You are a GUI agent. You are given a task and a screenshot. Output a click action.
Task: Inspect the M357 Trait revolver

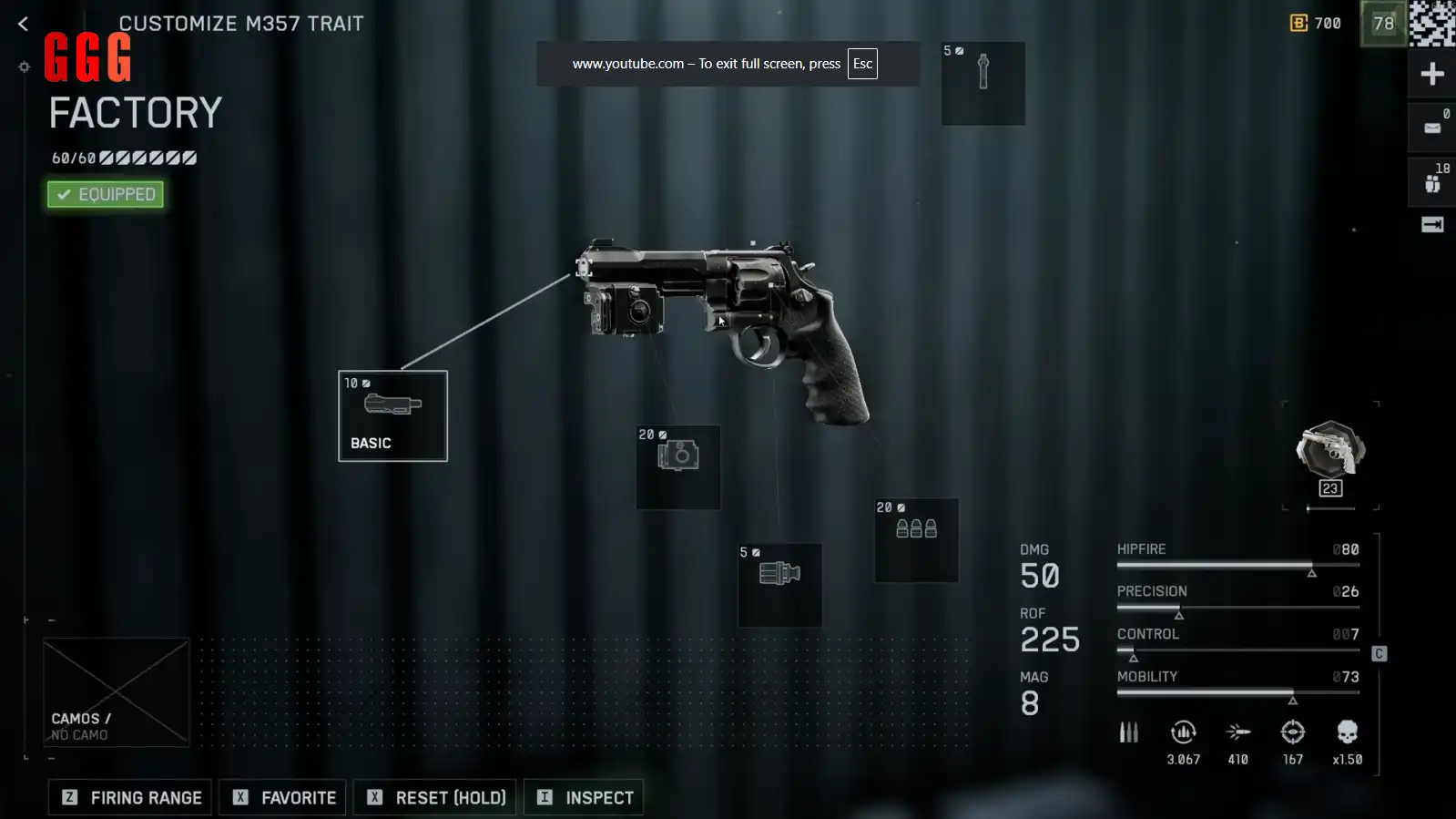point(584,797)
